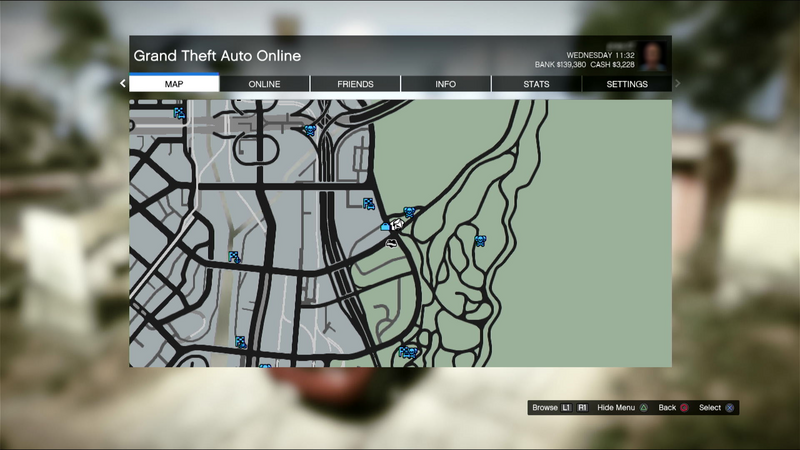
Task: Show the Stats tab
Action: pyautogui.click(x=536, y=84)
